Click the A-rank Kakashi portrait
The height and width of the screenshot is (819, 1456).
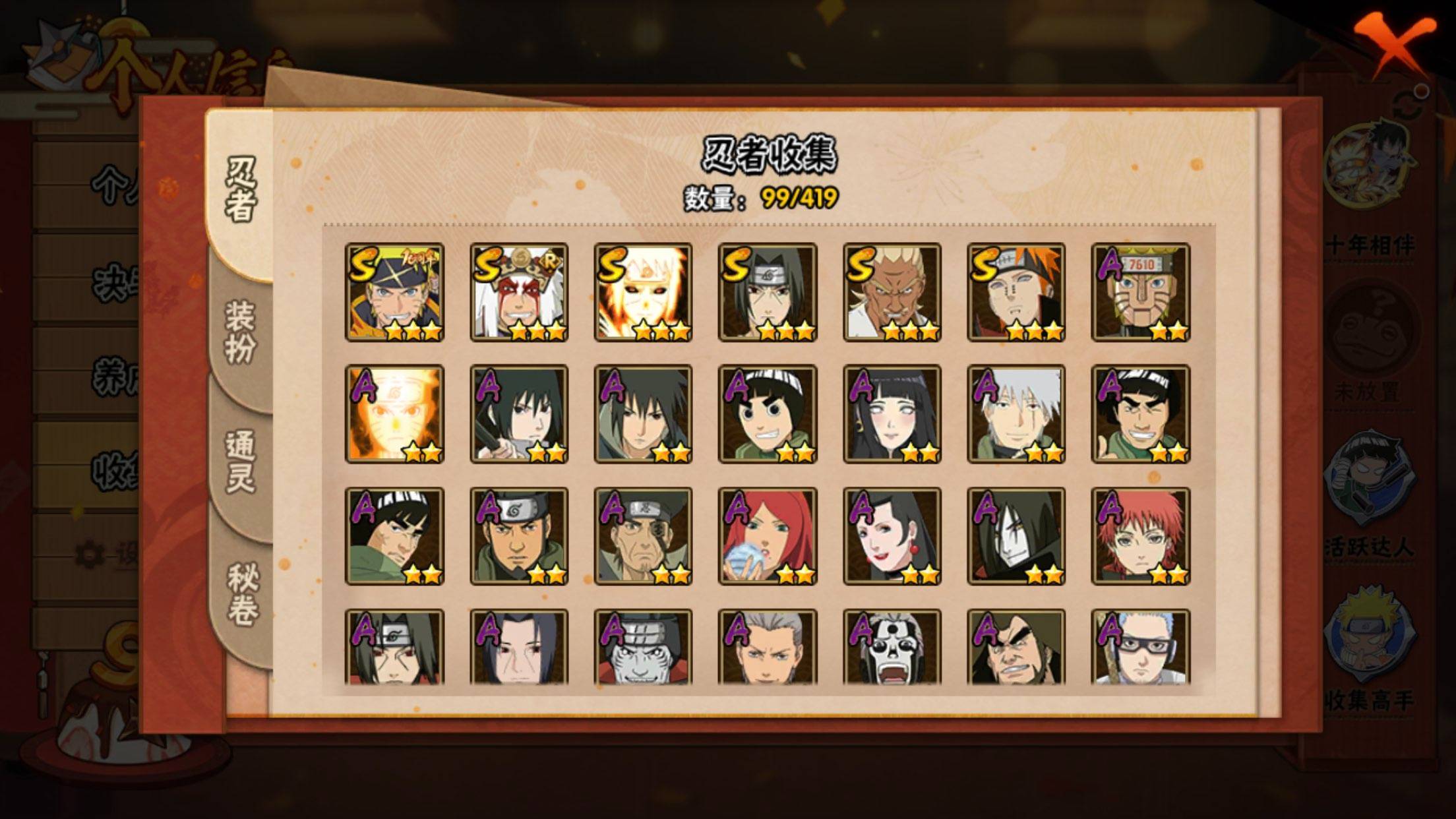[1016, 414]
